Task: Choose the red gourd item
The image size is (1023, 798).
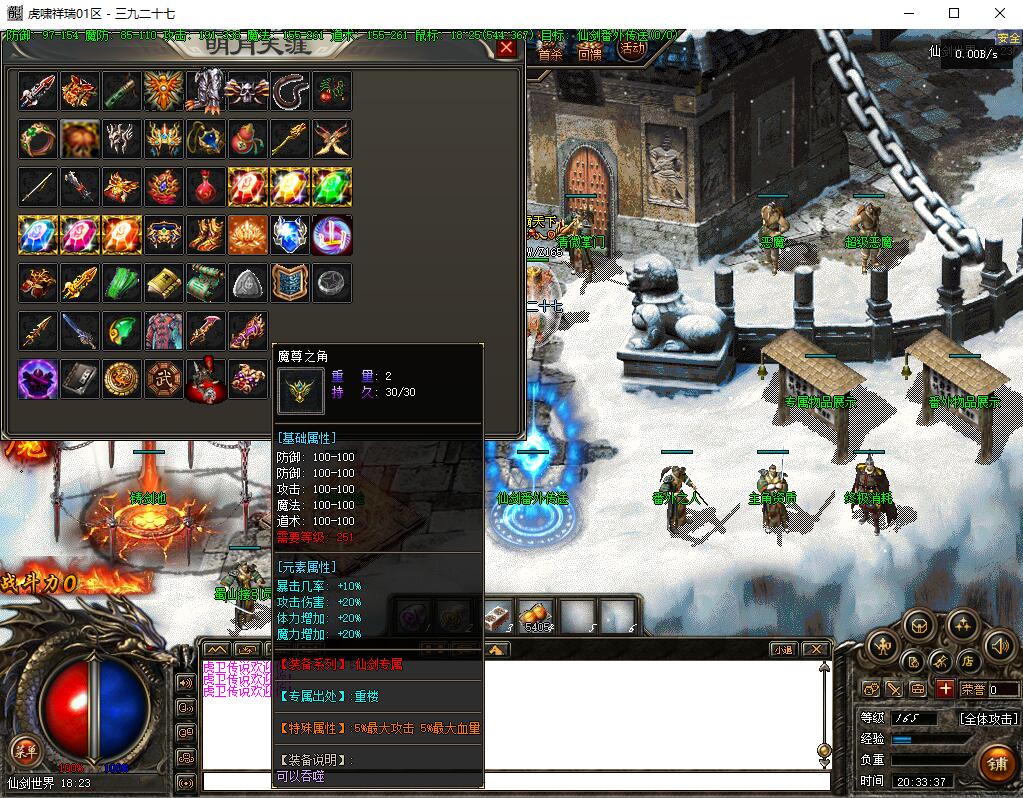Action: point(248,138)
